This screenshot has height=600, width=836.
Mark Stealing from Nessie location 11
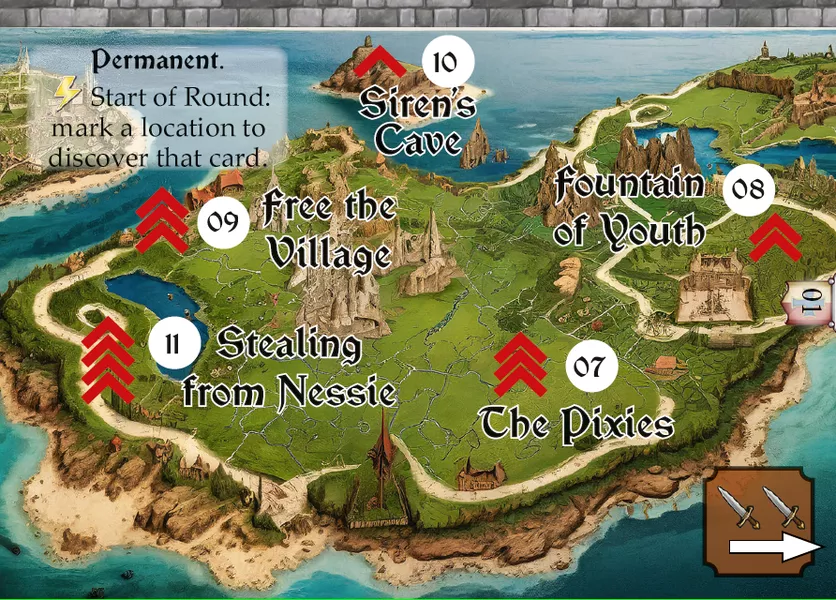173,344
